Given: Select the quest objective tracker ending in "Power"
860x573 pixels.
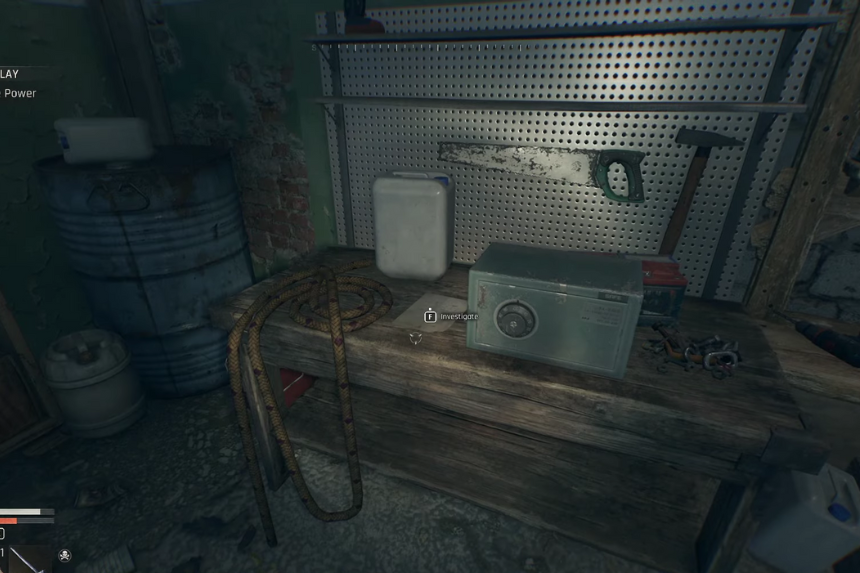Looking at the screenshot, I should tap(19, 93).
